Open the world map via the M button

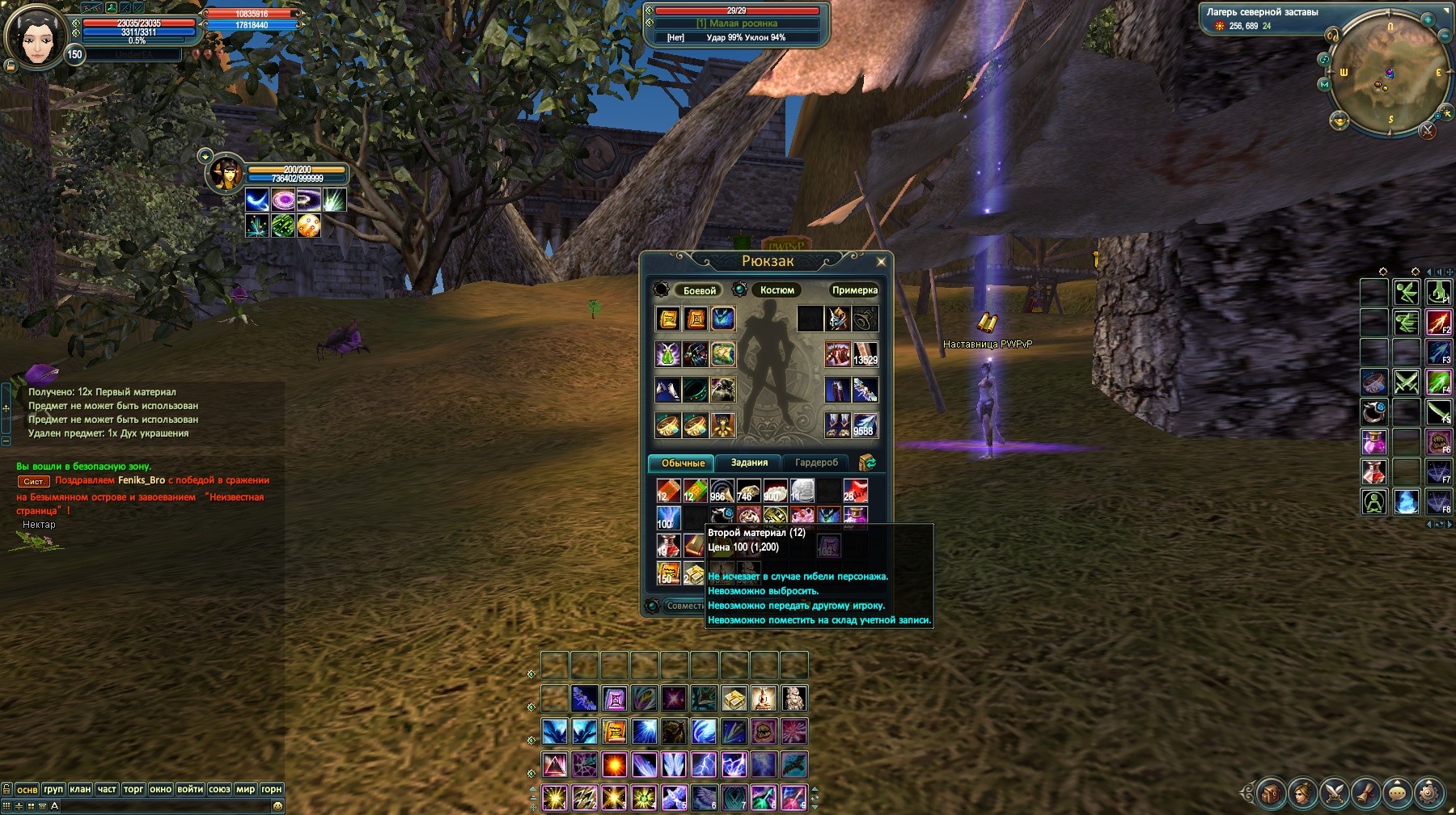pos(1324,84)
